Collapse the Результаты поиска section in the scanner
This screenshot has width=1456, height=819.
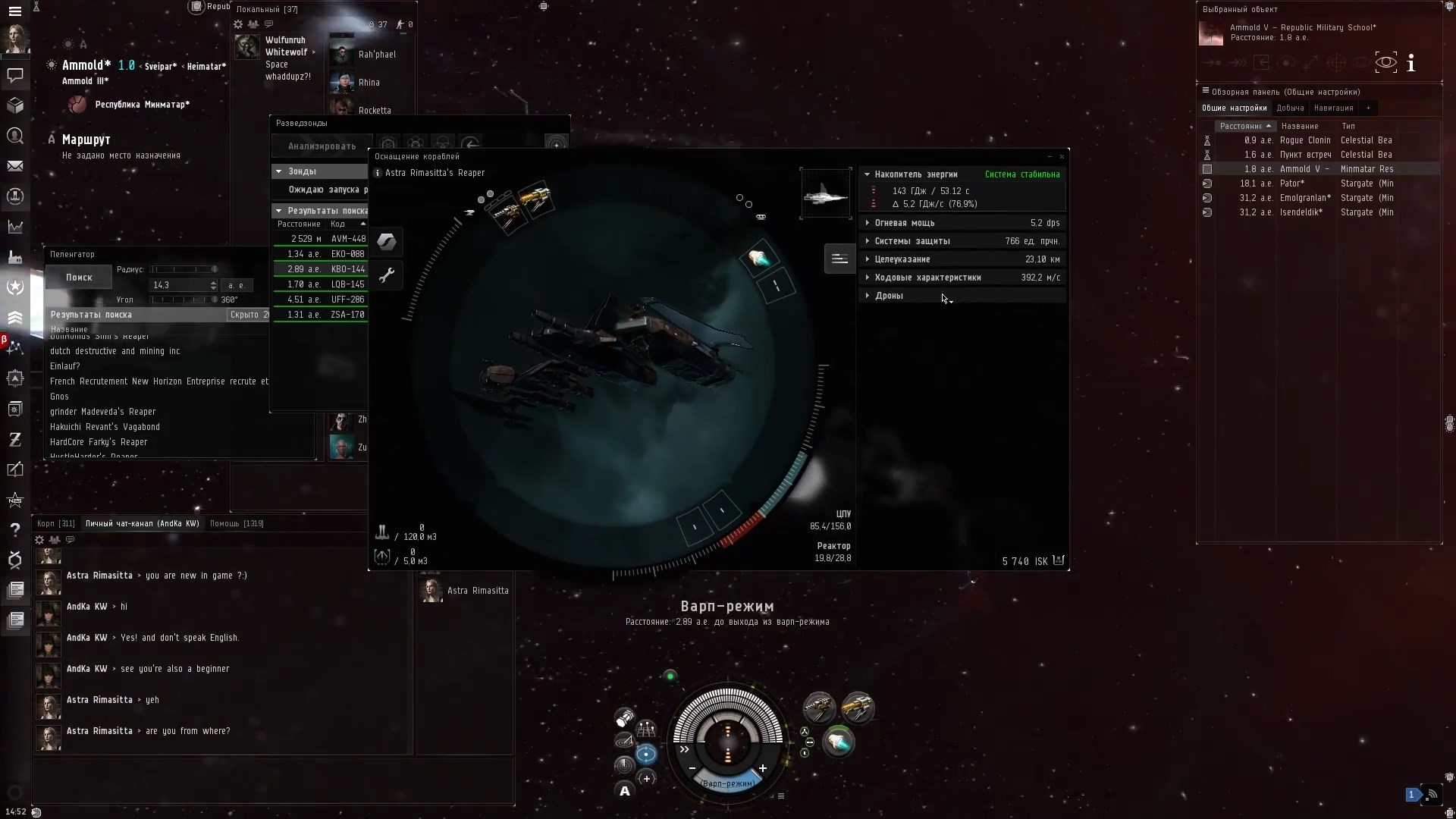[279, 210]
